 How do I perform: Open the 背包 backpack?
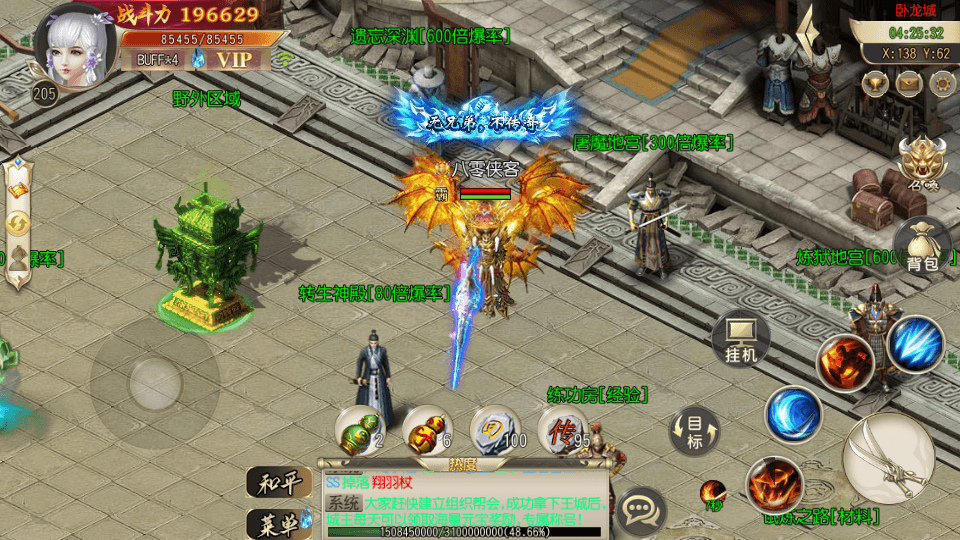coord(921,245)
